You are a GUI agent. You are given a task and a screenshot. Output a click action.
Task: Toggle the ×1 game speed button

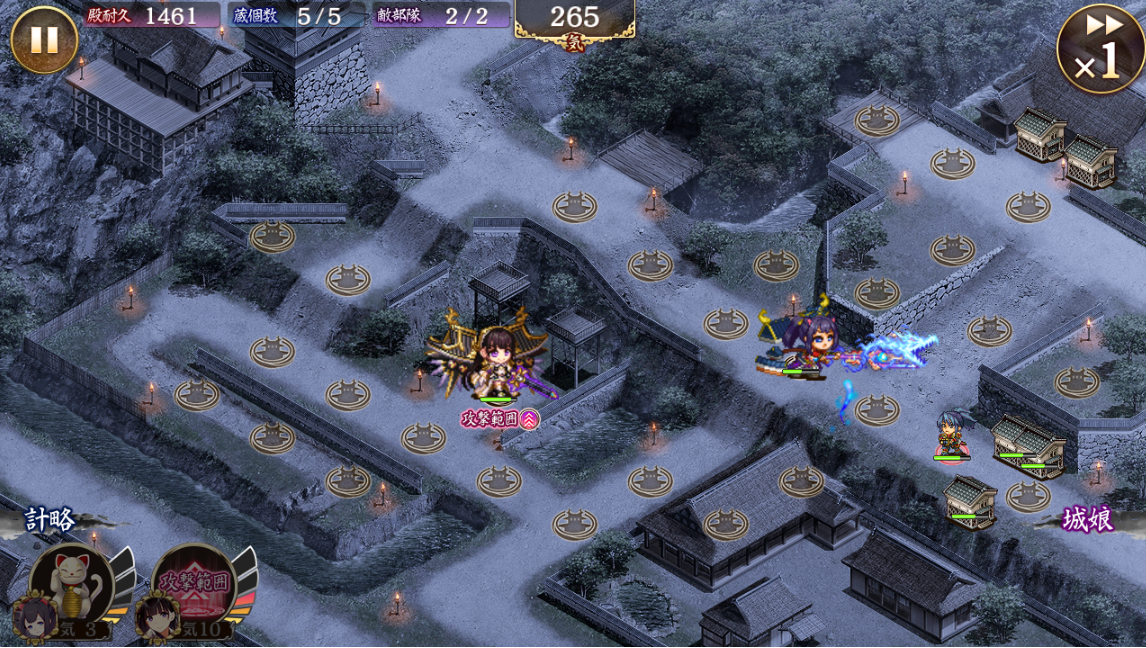coord(1100,48)
